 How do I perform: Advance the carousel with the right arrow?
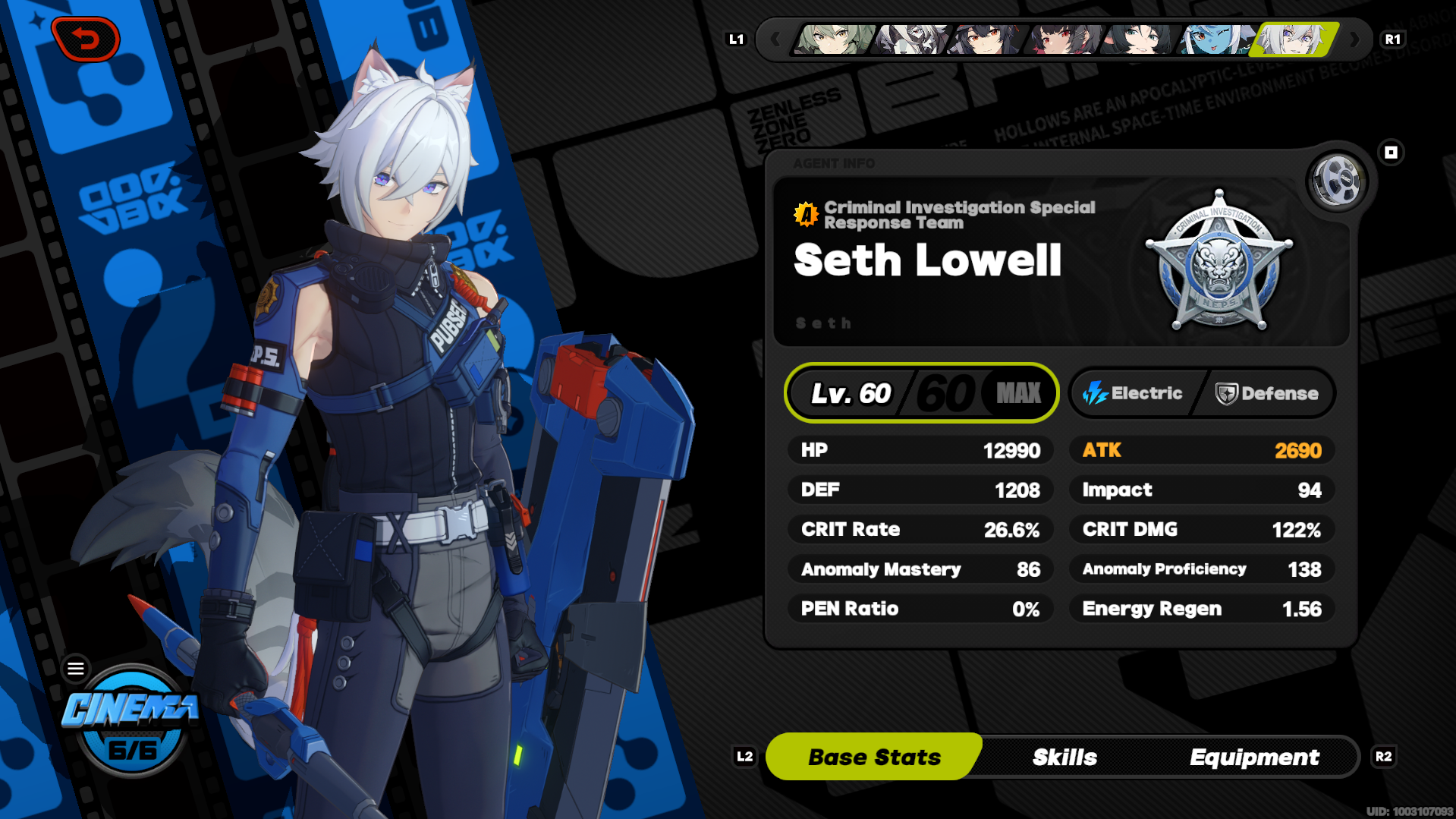(x=1356, y=39)
